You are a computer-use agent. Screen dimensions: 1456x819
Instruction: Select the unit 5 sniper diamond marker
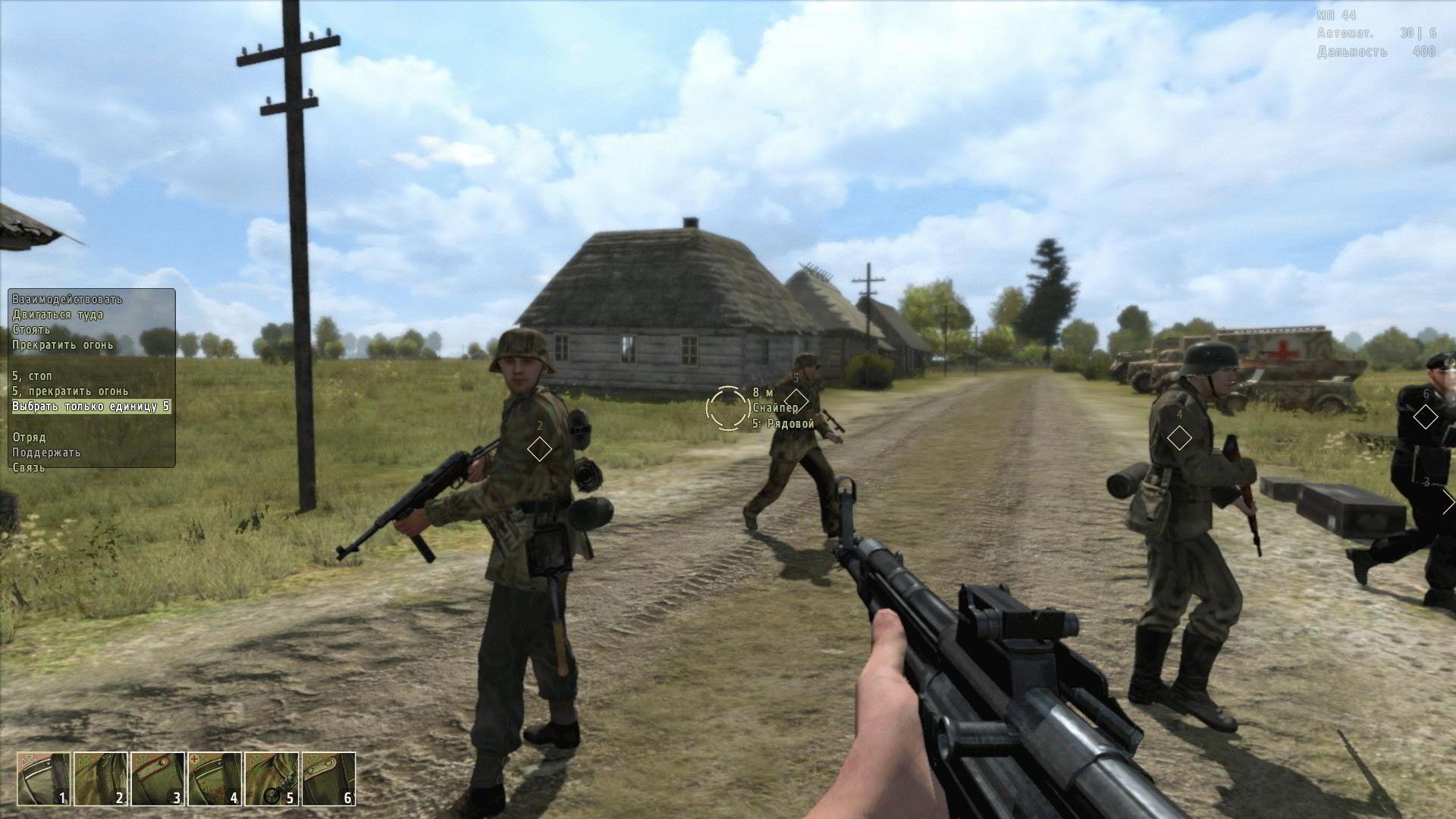click(795, 400)
